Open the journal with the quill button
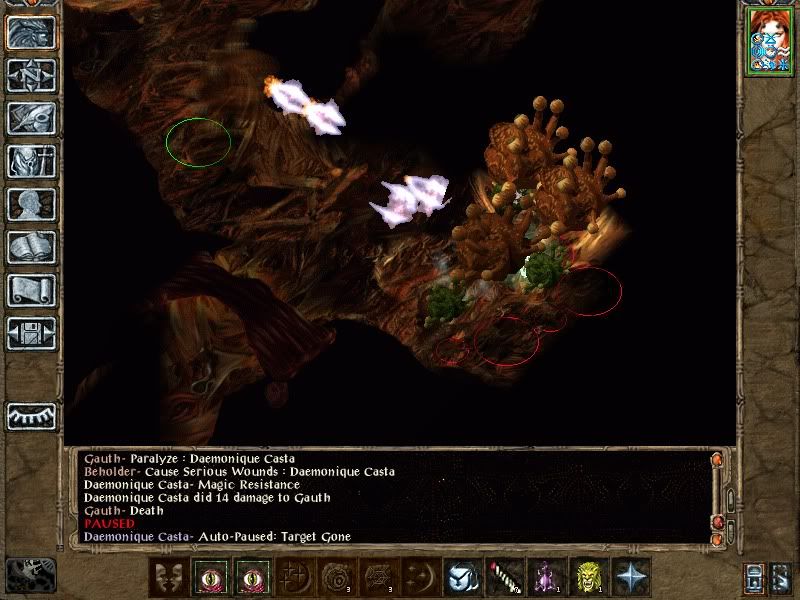 [x=31, y=118]
